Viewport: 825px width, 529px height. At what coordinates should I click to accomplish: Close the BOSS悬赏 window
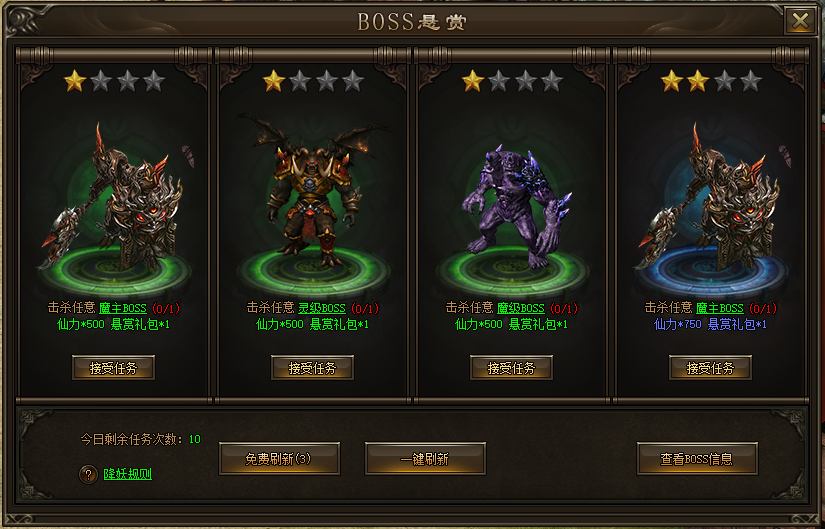pyautogui.click(x=799, y=21)
